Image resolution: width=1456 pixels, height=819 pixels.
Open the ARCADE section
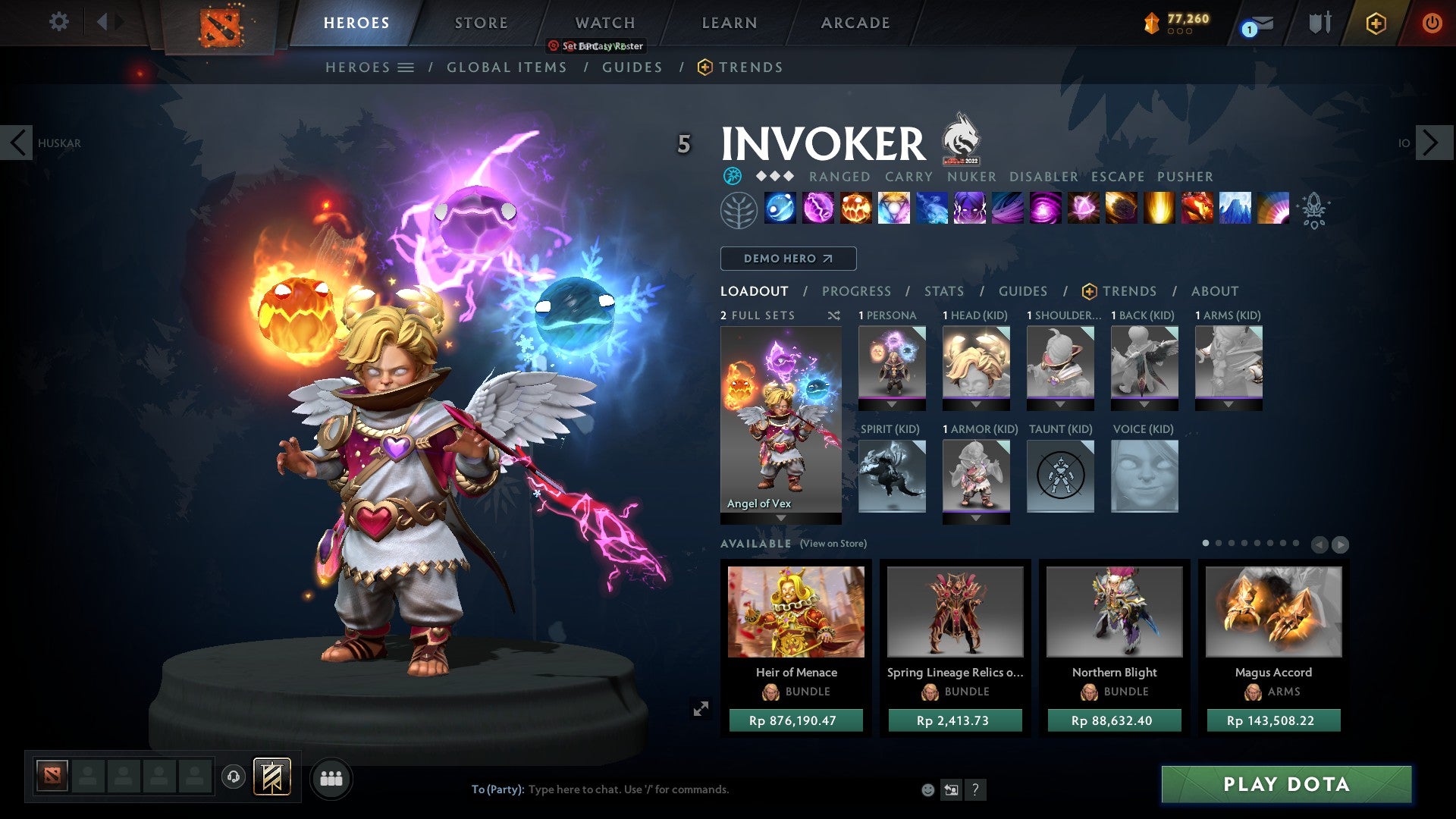pos(855,23)
